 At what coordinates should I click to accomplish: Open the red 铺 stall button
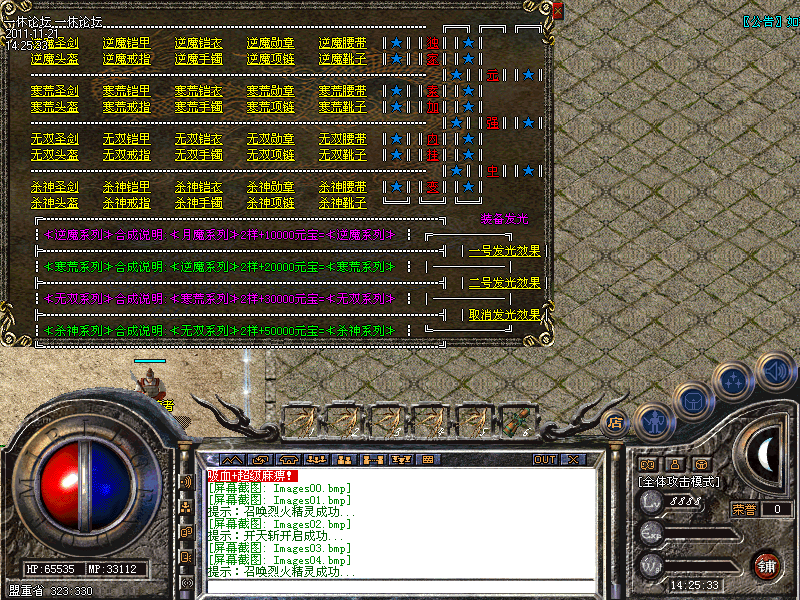coord(767,564)
